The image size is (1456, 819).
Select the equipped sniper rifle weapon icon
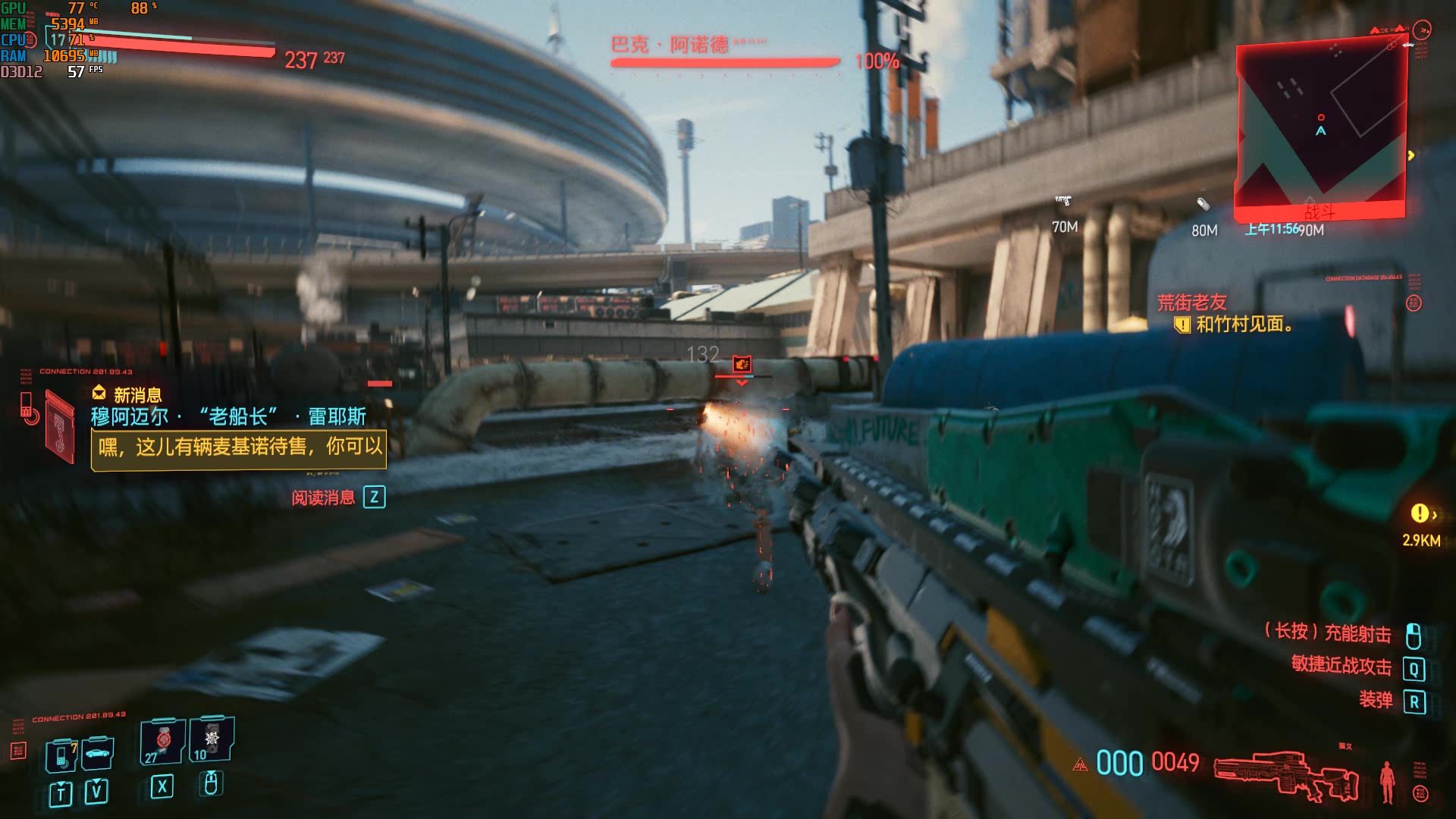point(1286,775)
